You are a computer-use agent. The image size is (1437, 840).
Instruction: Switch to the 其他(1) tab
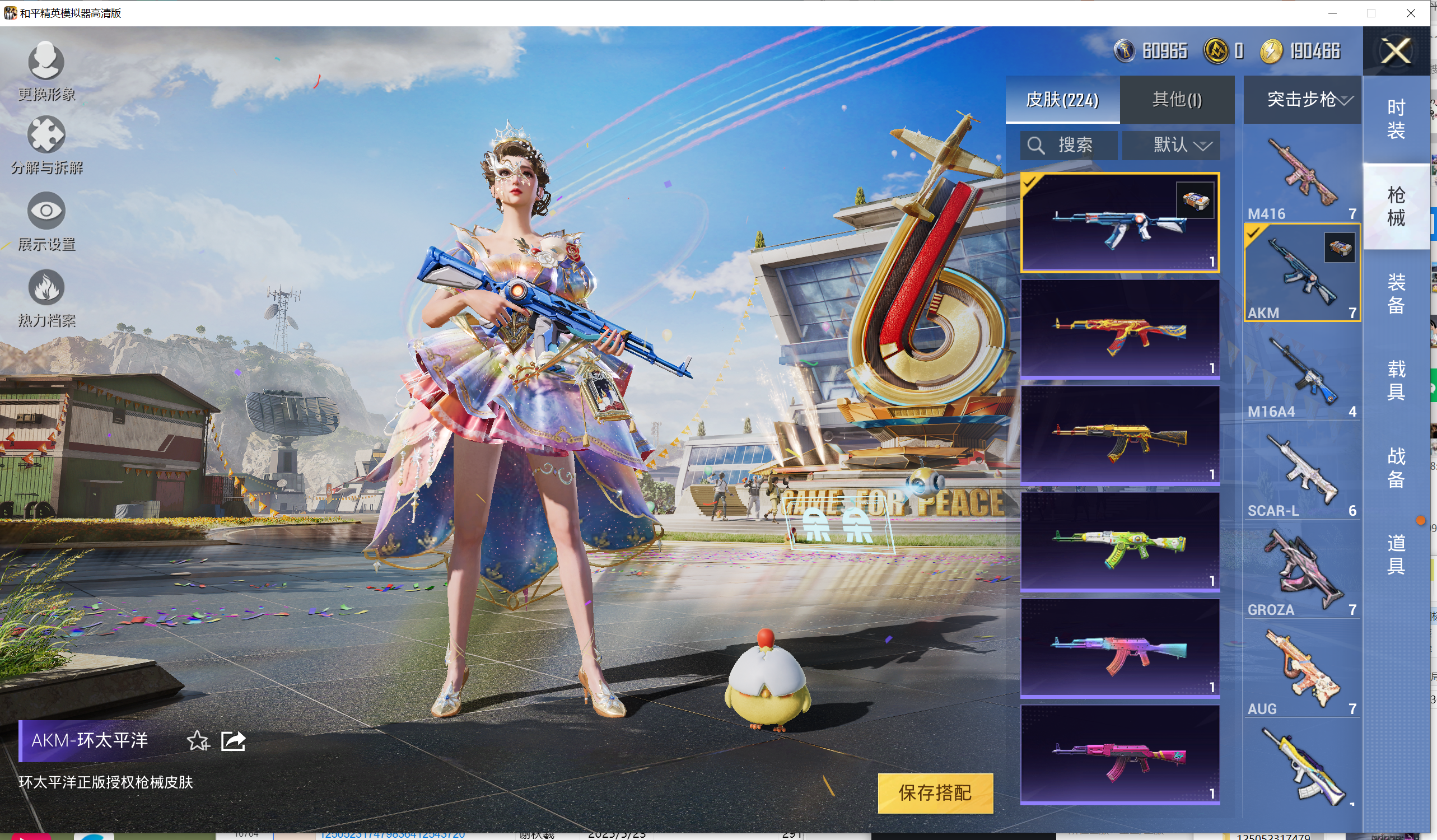coord(1177,100)
